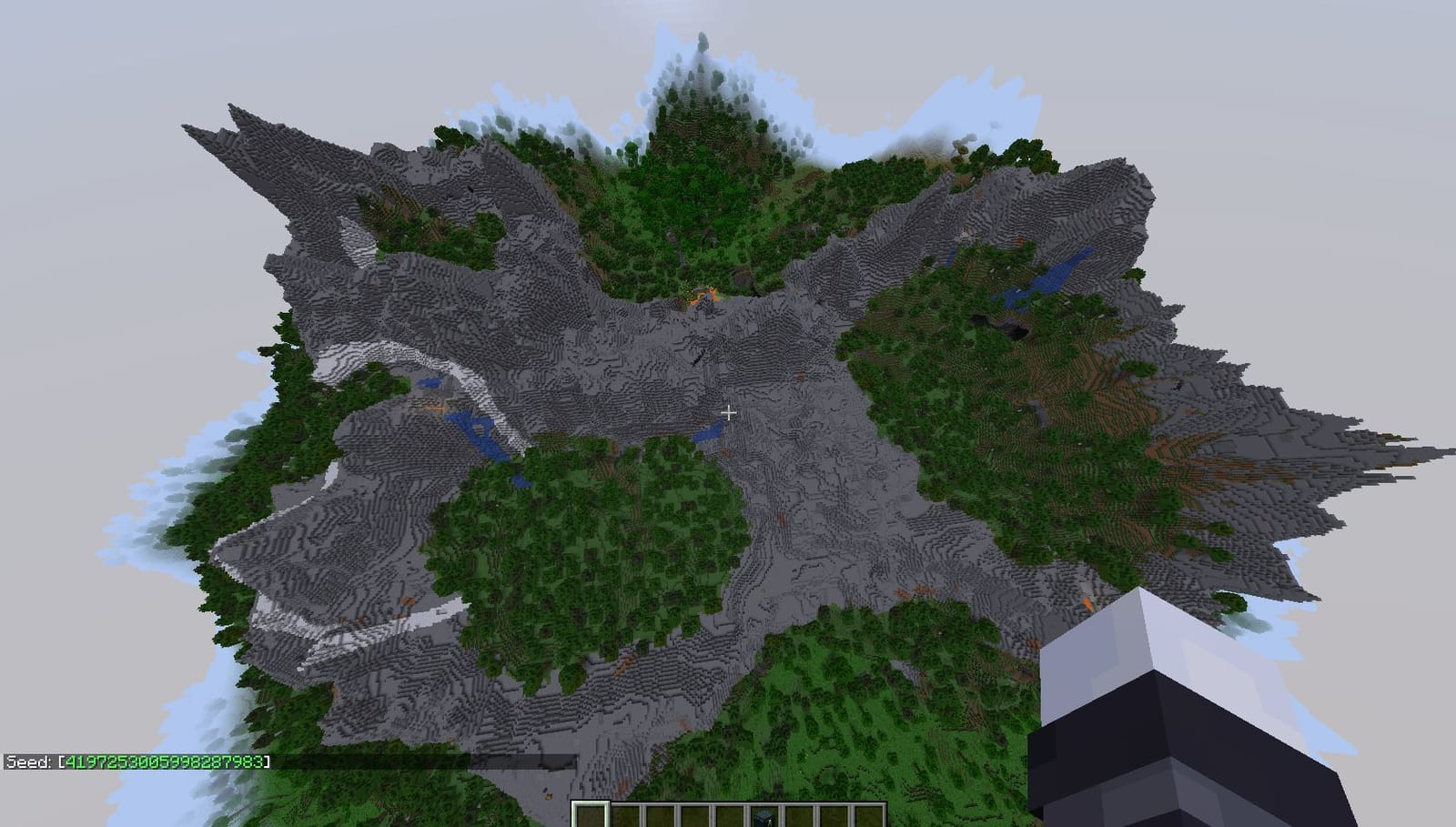This screenshot has width=1456, height=827.
Task: Click the crosshair at screen center
Action: (x=728, y=412)
